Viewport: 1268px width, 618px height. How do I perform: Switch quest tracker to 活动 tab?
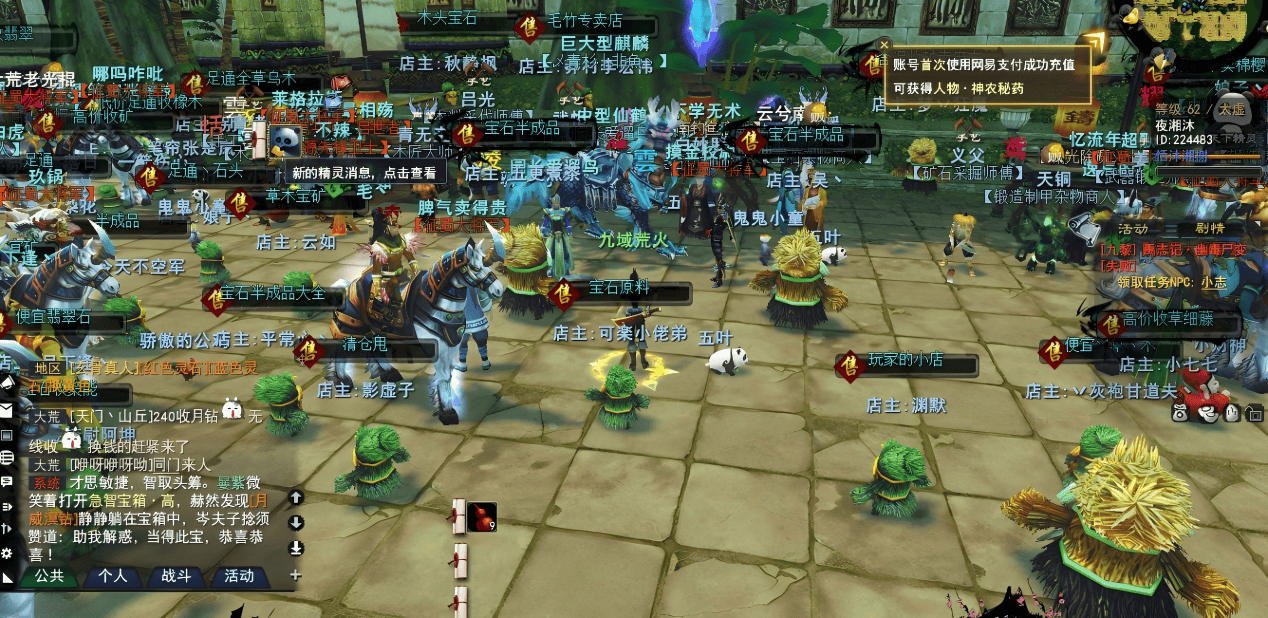(x=1134, y=228)
